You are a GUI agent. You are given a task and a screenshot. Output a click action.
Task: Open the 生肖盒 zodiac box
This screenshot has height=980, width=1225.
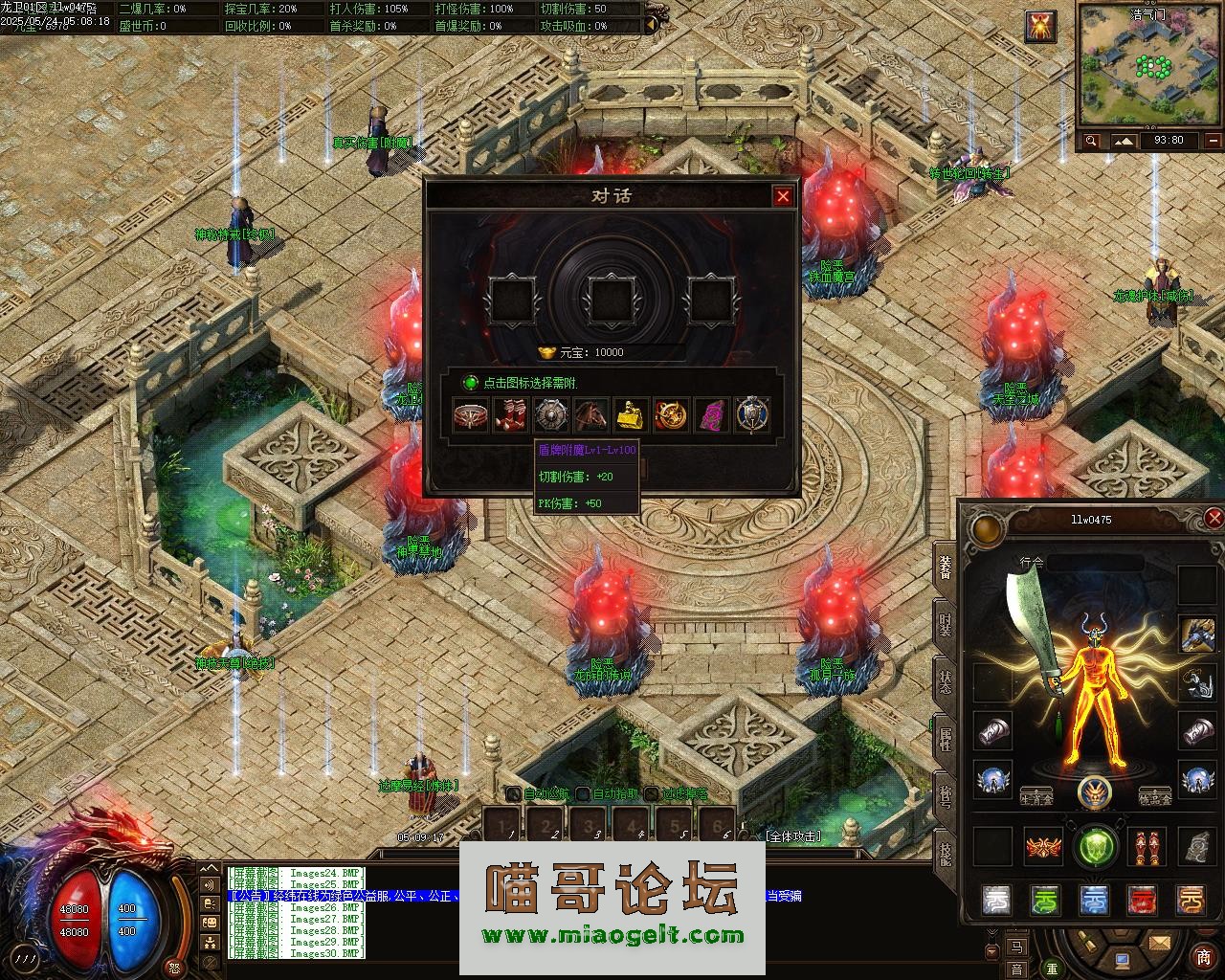1036,796
